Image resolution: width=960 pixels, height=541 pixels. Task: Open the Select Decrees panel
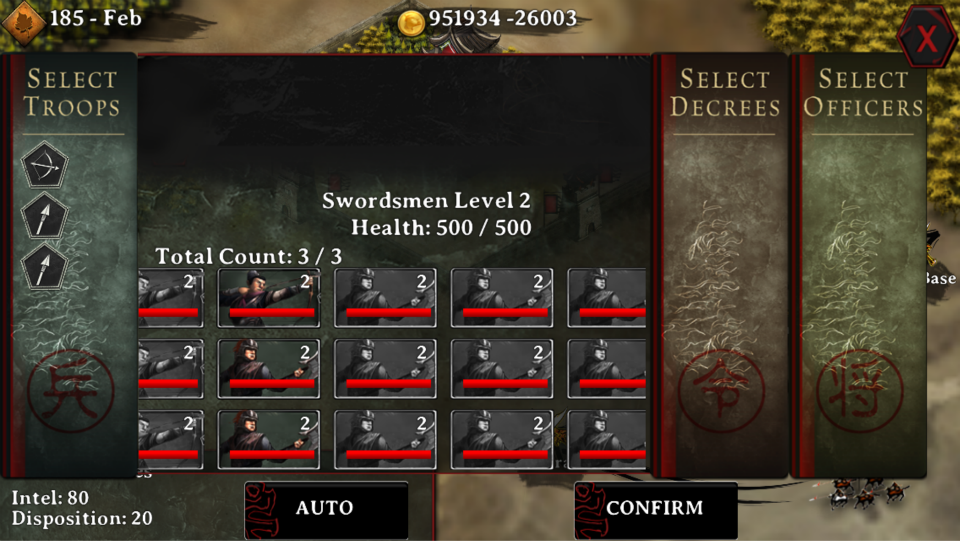click(x=724, y=93)
